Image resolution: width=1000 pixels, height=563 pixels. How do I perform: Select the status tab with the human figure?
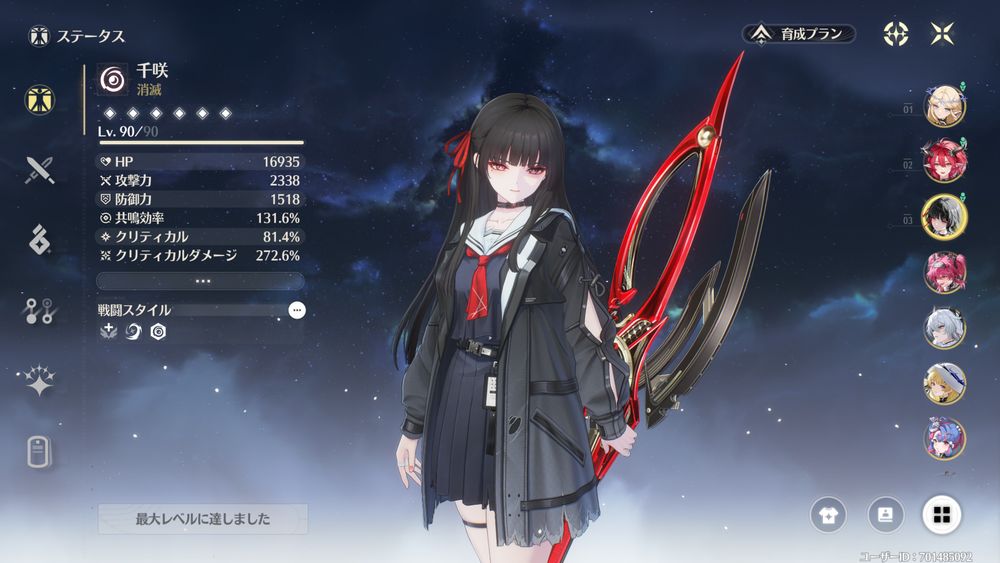tap(40, 99)
